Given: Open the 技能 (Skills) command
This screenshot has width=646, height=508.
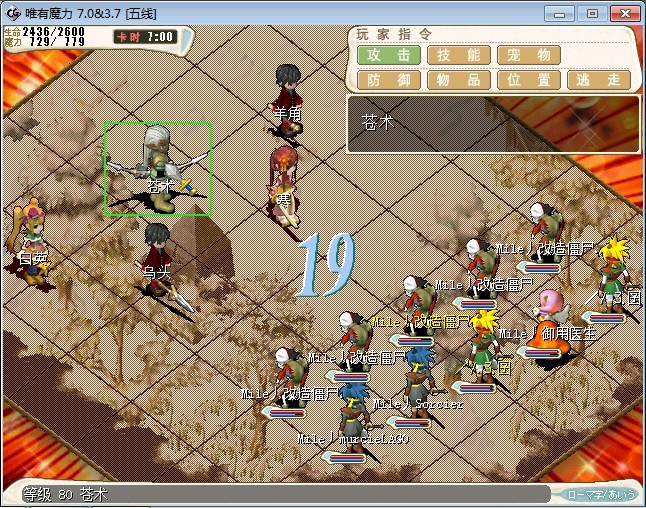Looking at the screenshot, I should pos(459,55).
